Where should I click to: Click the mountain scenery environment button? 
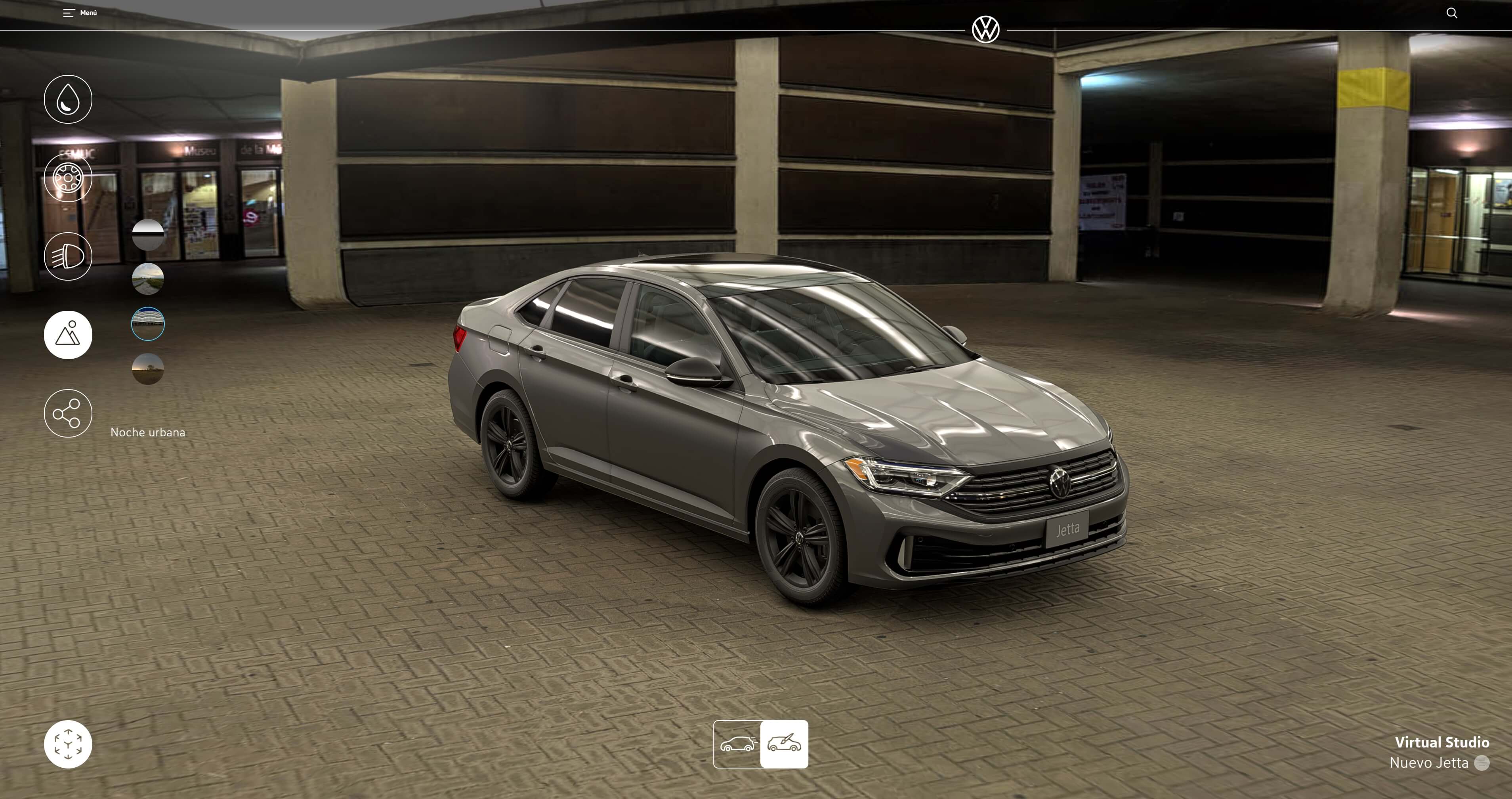(68, 335)
